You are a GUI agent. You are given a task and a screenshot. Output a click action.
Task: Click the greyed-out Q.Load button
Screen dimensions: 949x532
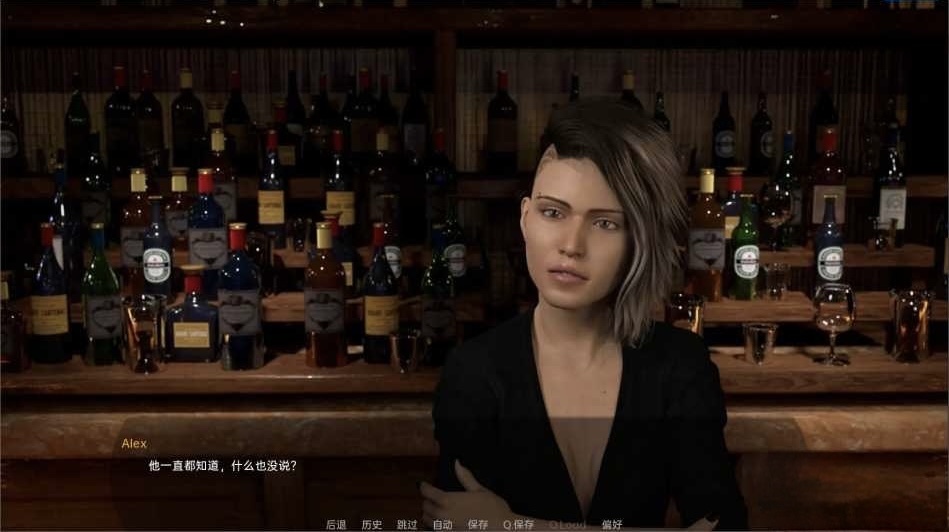click(567, 524)
